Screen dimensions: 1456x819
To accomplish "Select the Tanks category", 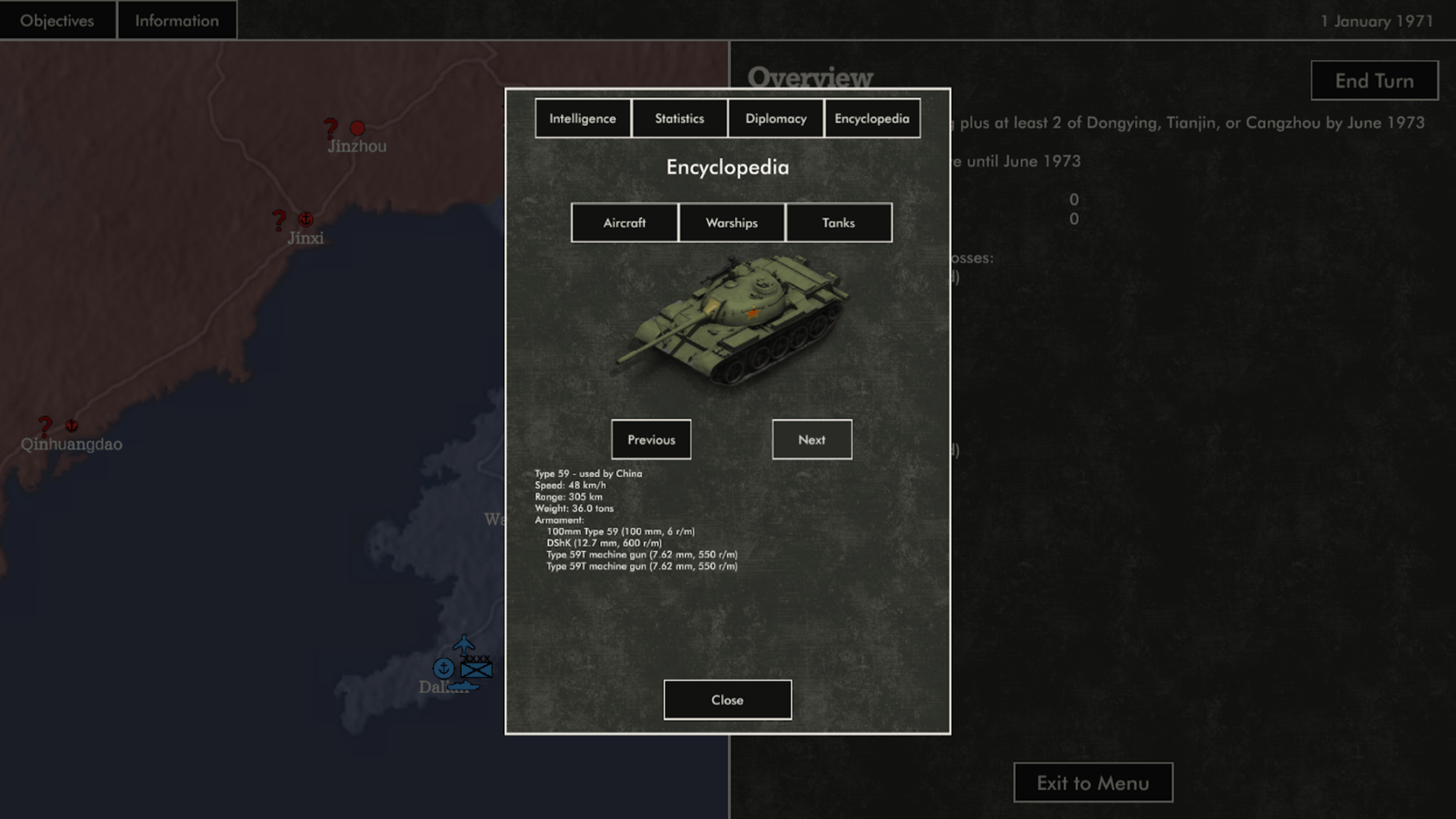I will pos(838,223).
